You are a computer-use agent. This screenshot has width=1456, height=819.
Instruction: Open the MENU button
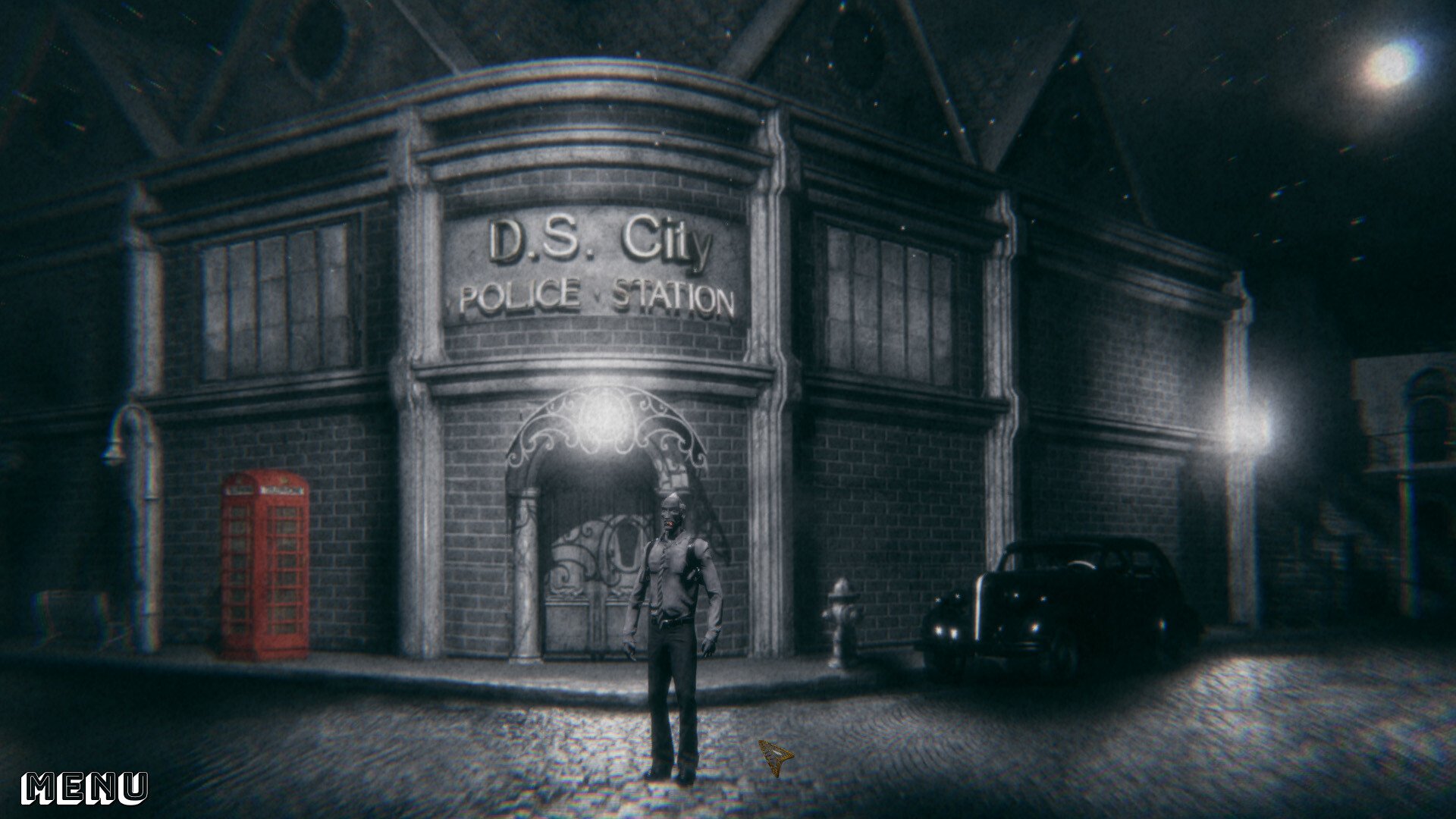click(84, 788)
